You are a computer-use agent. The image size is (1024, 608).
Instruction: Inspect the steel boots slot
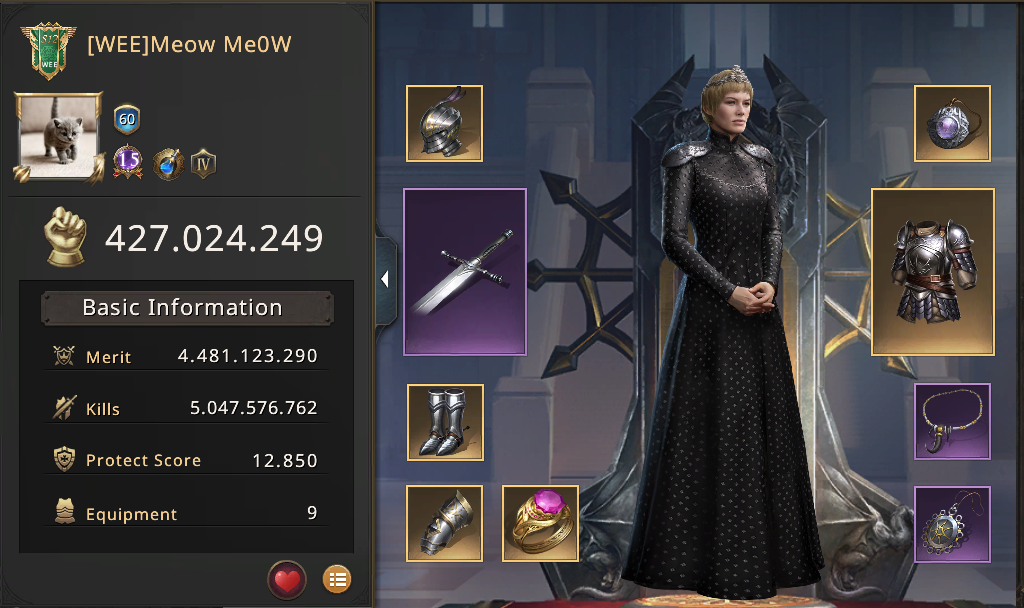(445, 422)
